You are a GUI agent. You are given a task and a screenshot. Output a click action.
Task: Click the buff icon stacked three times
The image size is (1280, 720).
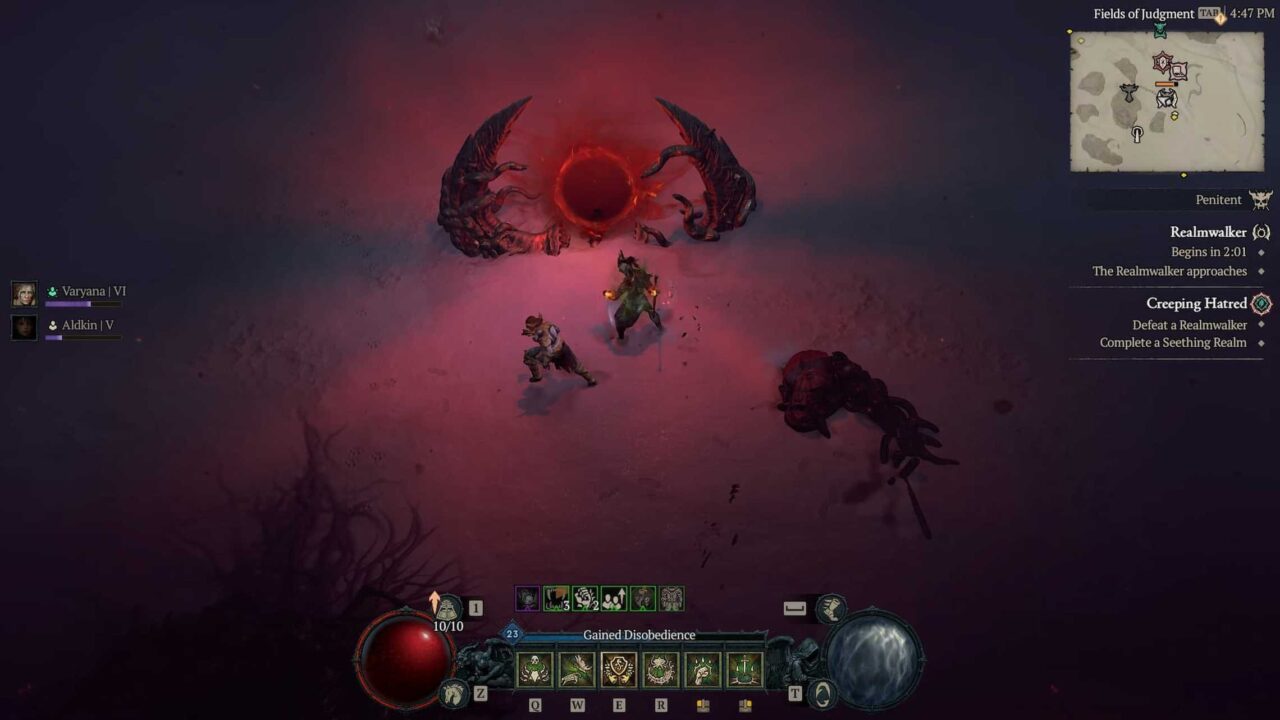coord(556,598)
